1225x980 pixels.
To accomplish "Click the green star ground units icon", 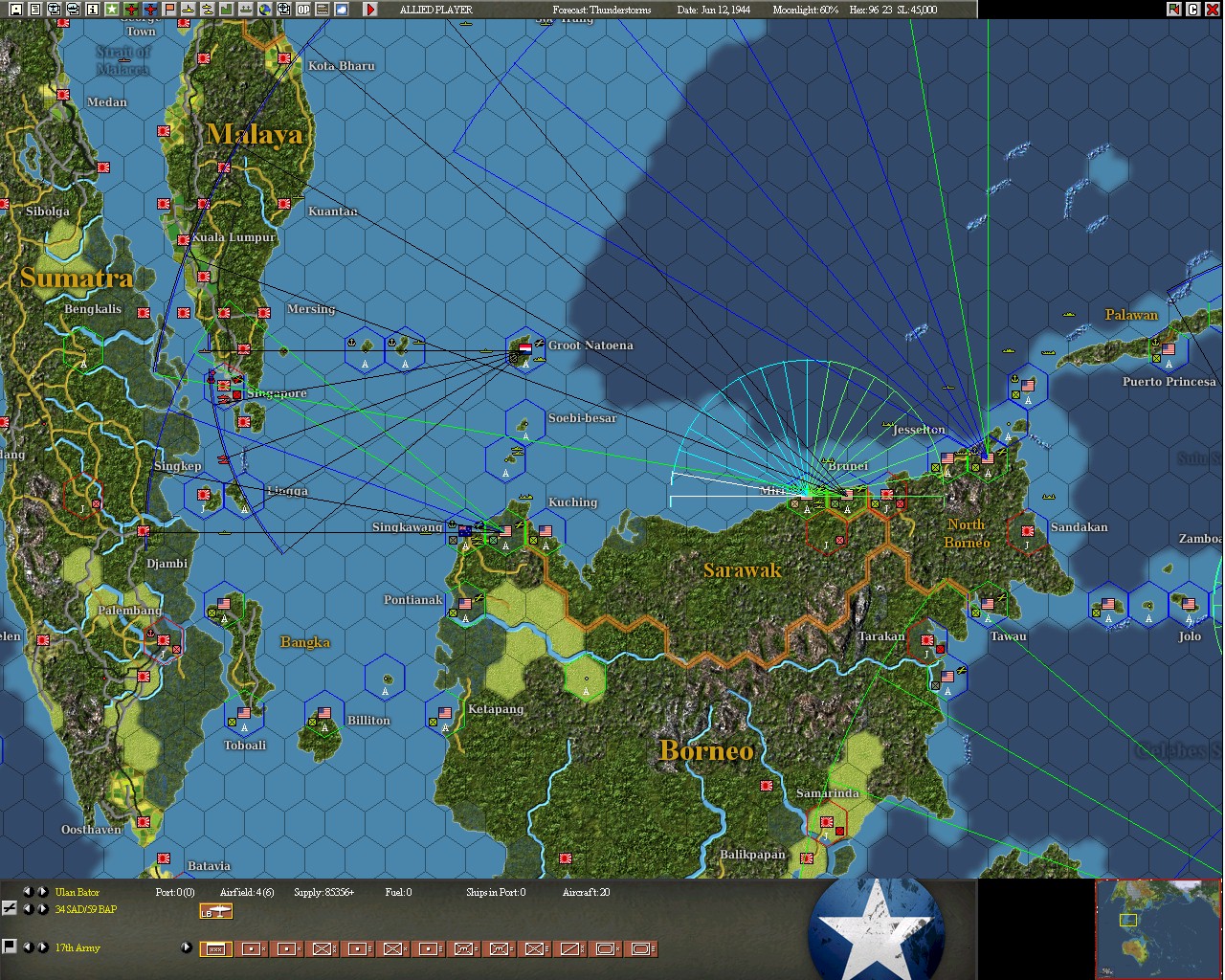I will 112,10.
